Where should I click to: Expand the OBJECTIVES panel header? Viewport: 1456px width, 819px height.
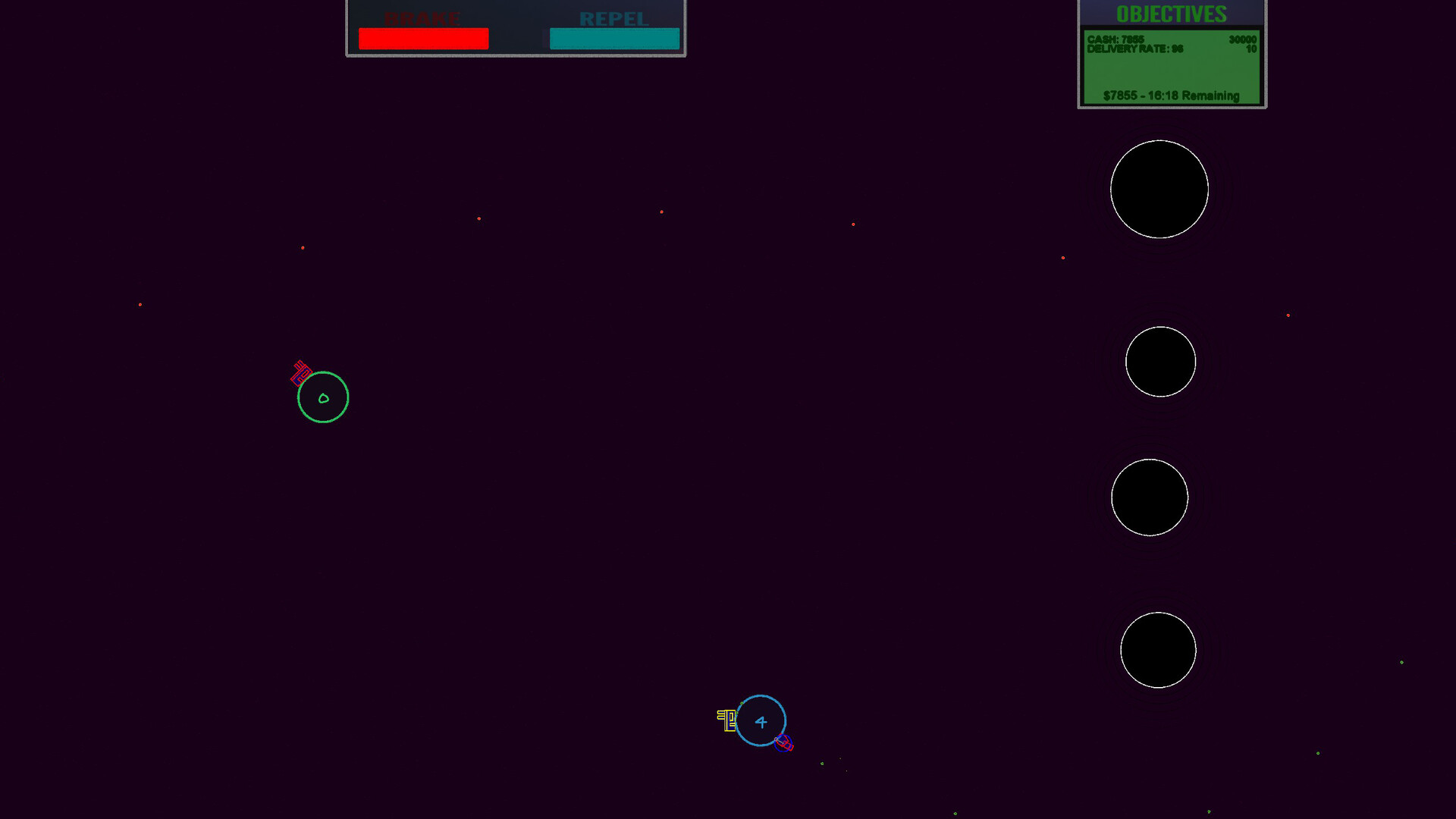[1172, 14]
